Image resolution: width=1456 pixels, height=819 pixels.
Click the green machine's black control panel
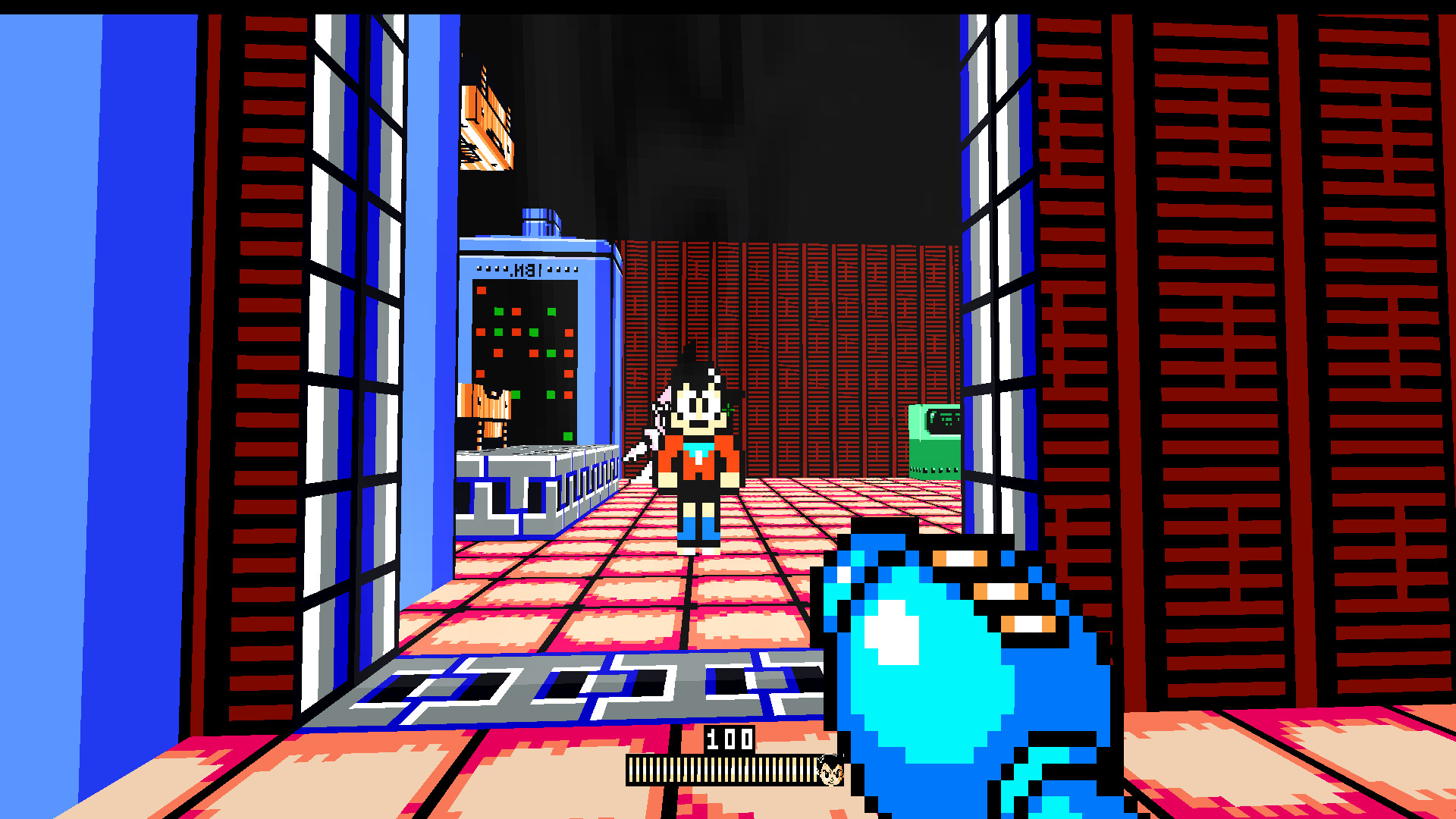(x=945, y=421)
